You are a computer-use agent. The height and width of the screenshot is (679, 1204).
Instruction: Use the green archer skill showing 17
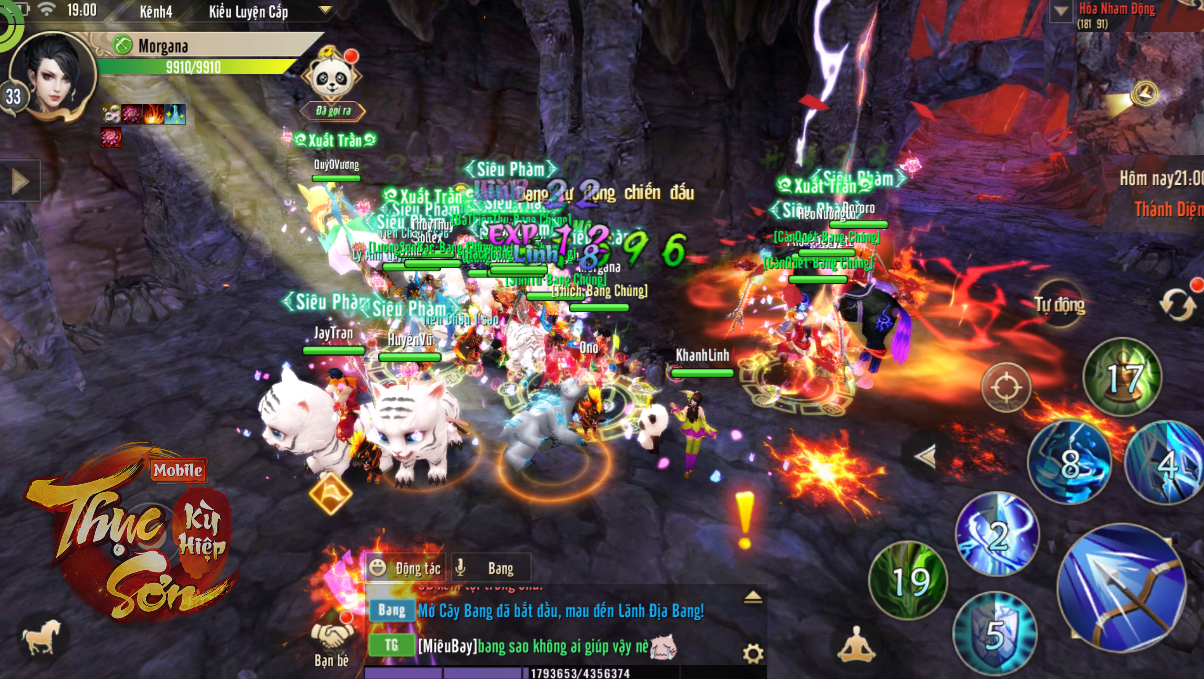pyautogui.click(x=1122, y=378)
